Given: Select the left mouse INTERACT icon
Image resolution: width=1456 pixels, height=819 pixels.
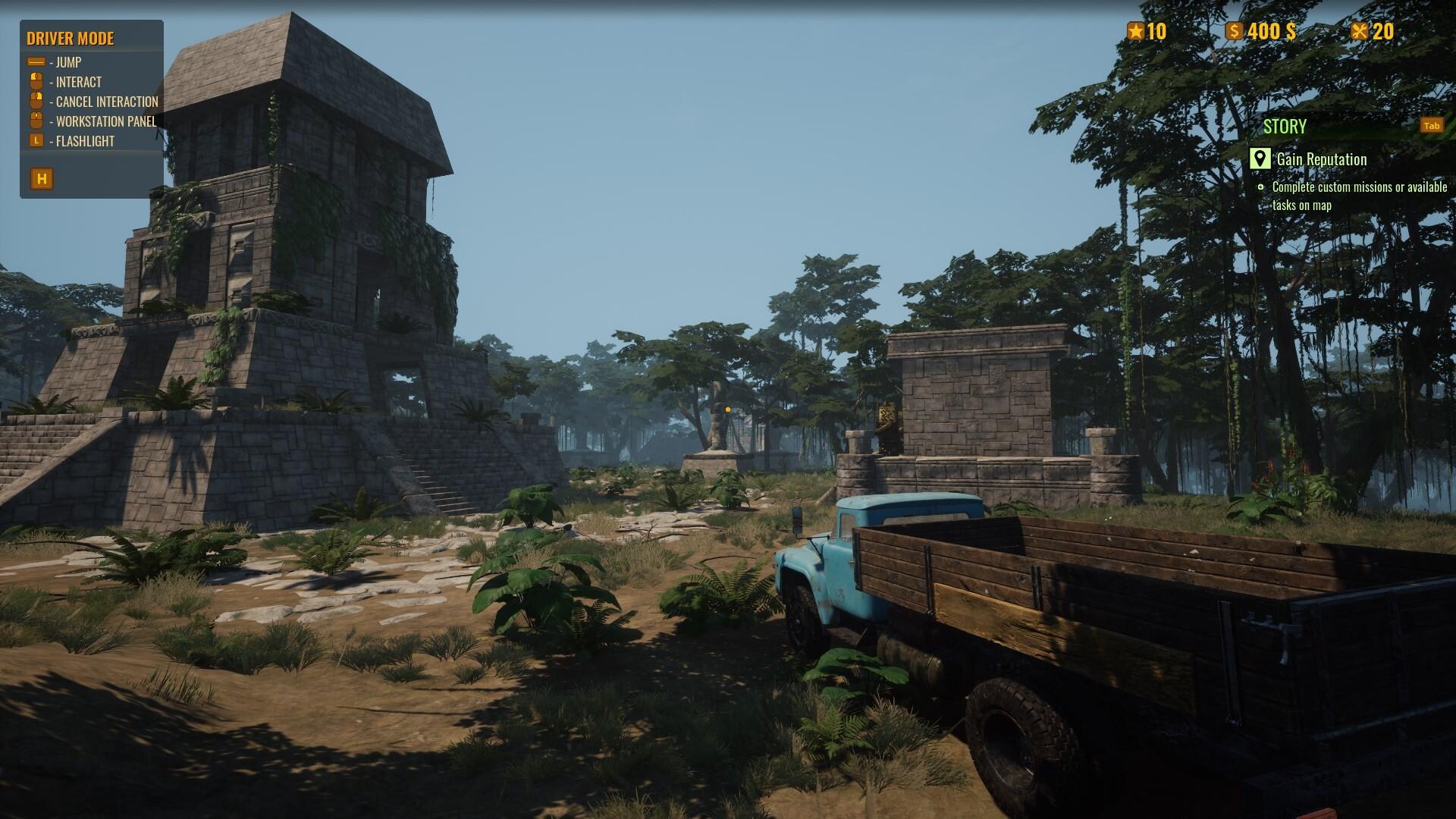Looking at the screenshot, I should [x=36, y=82].
